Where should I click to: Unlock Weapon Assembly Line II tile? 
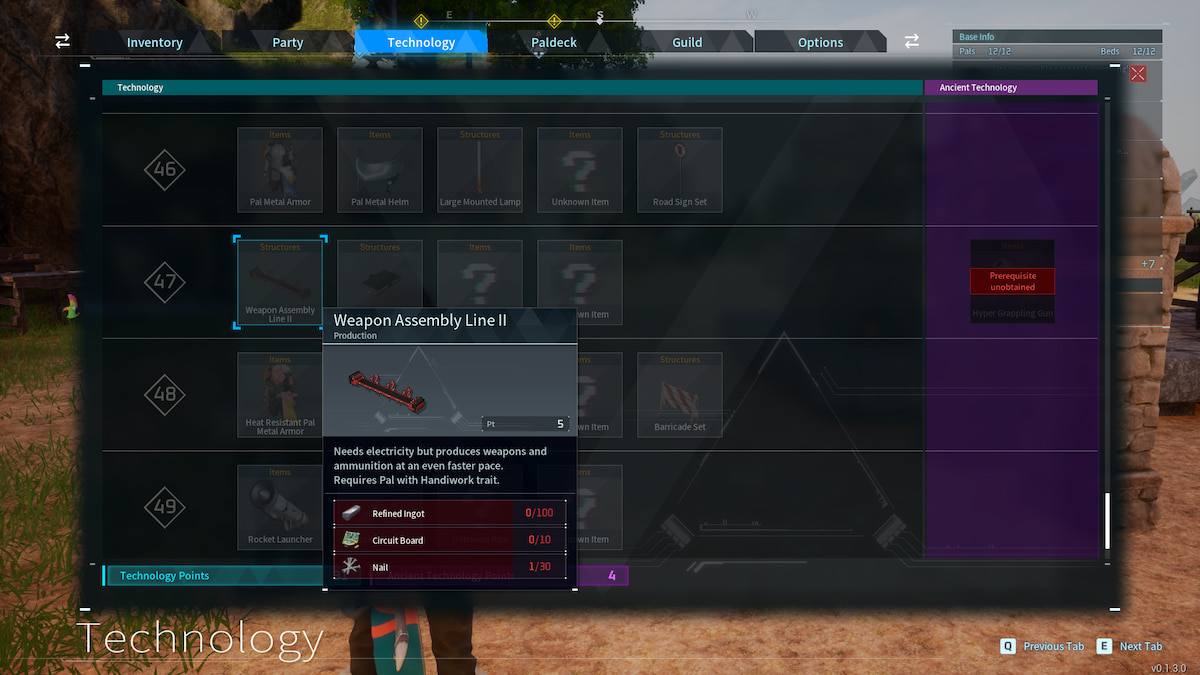(280, 282)
